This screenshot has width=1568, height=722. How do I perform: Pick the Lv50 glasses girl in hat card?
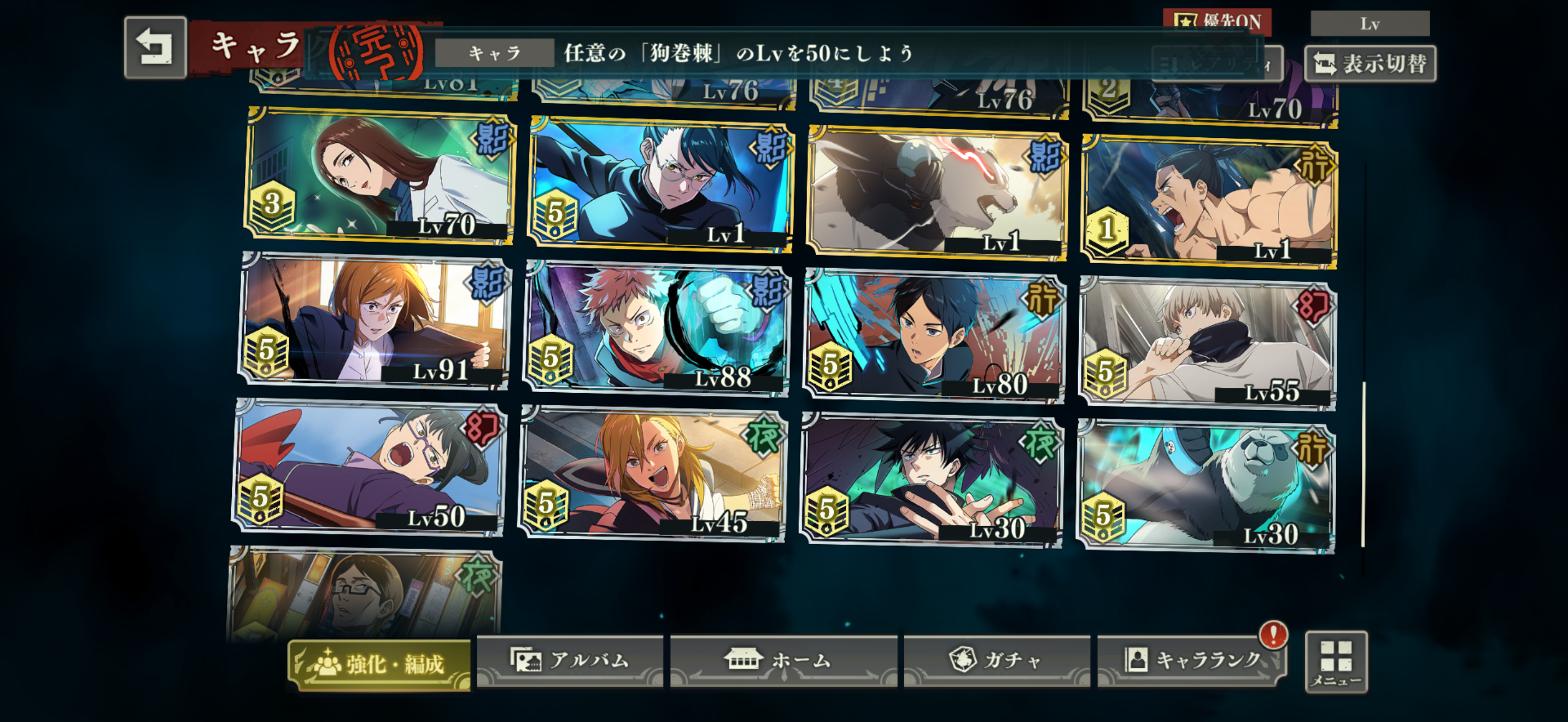pos(369,468)
